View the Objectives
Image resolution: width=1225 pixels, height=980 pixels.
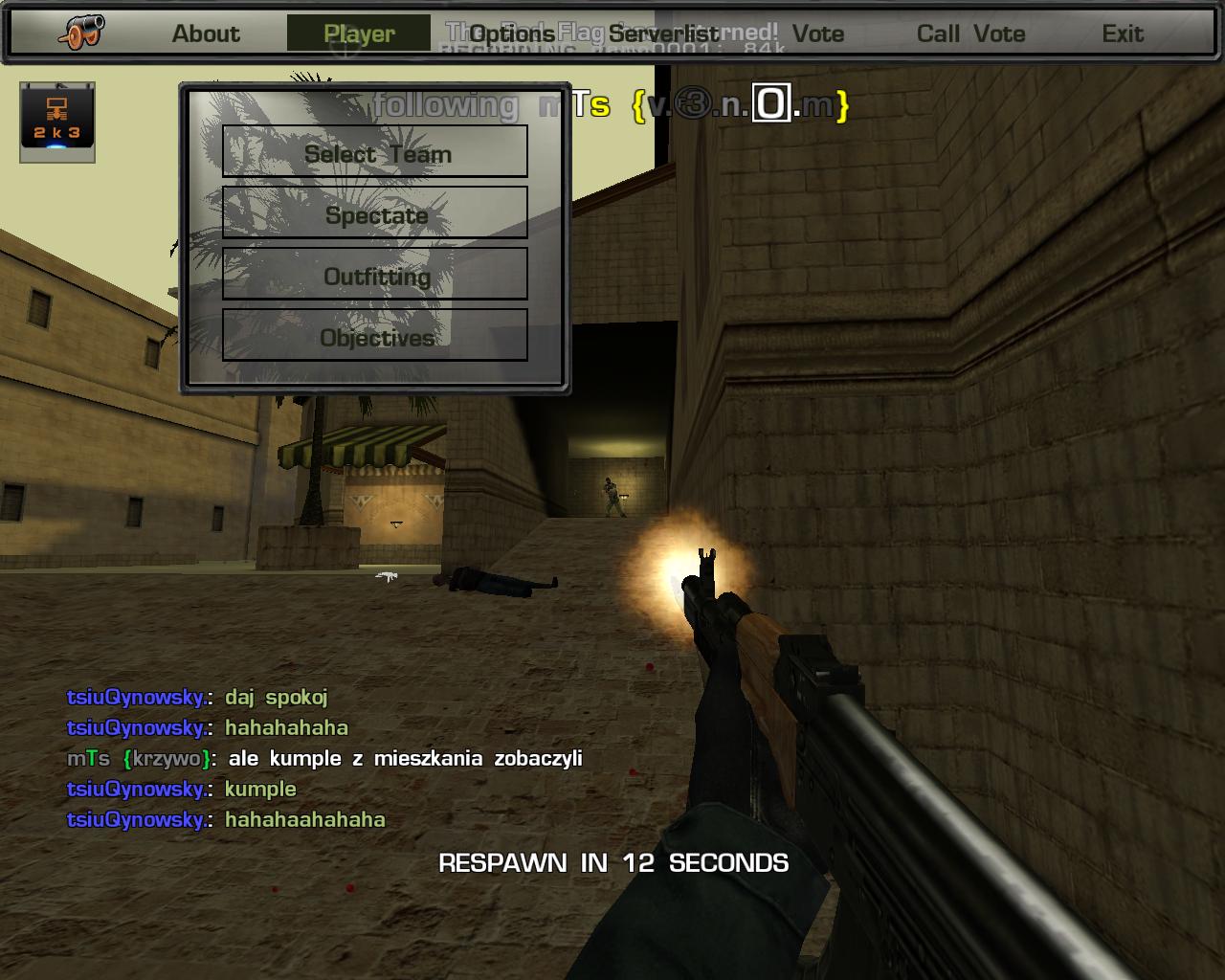pos(375,336)
